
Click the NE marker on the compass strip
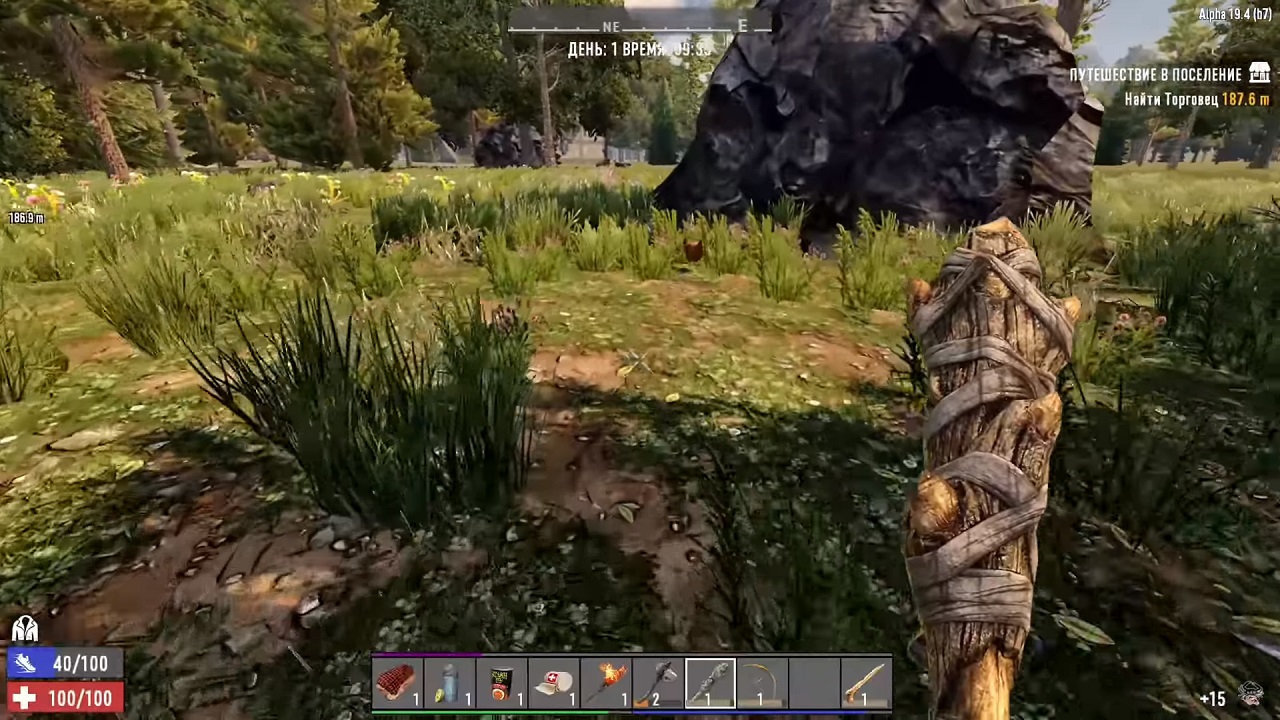pyautogui.click(x=611, y=27)
